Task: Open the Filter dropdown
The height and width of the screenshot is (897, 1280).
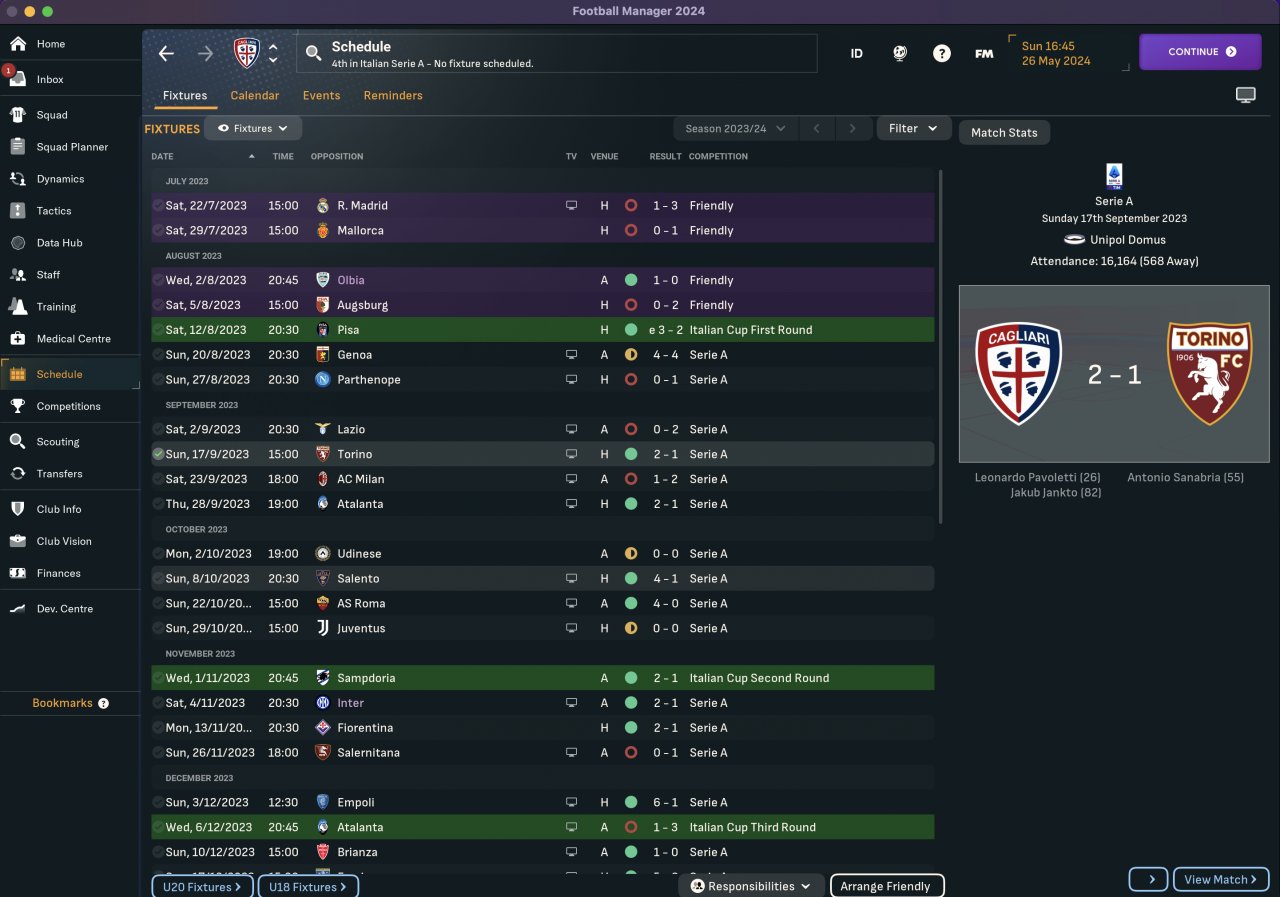Action: (913, 129)
